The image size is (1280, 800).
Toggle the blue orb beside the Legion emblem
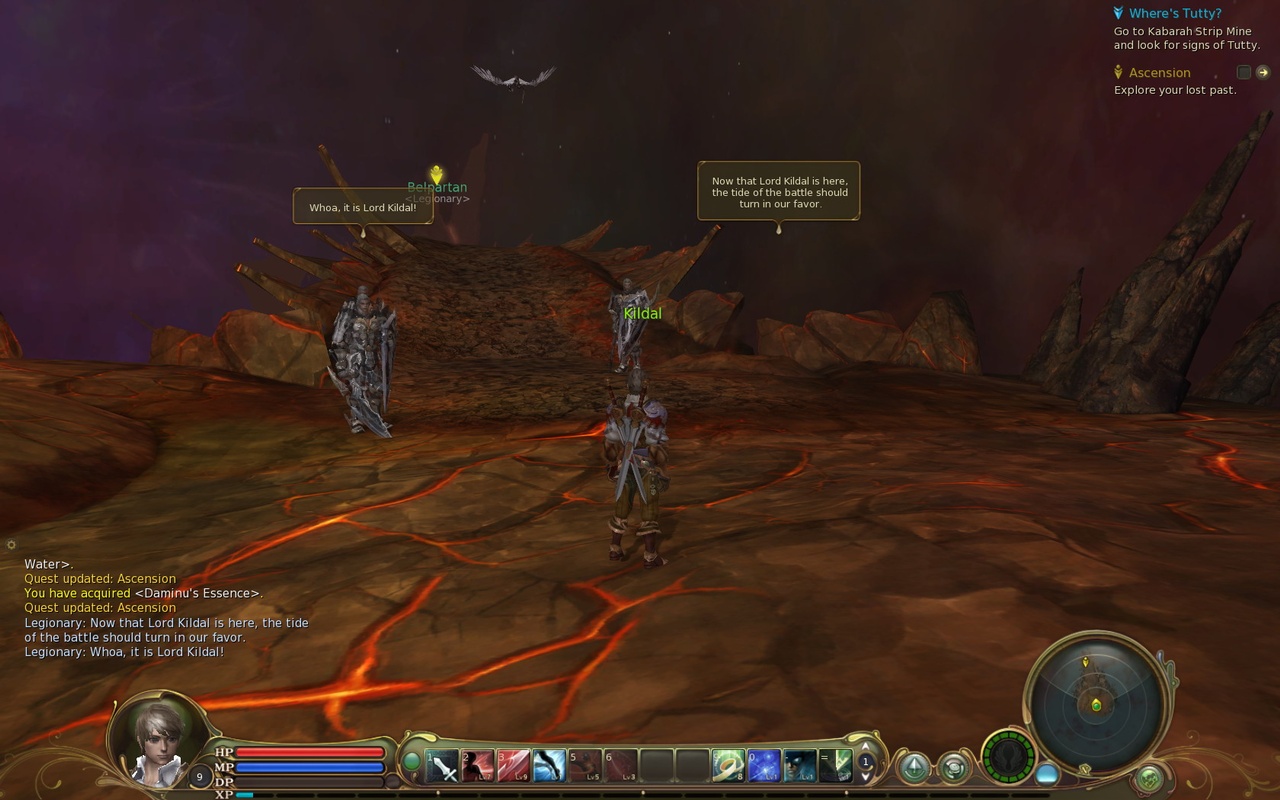(x=1047, y=774)
